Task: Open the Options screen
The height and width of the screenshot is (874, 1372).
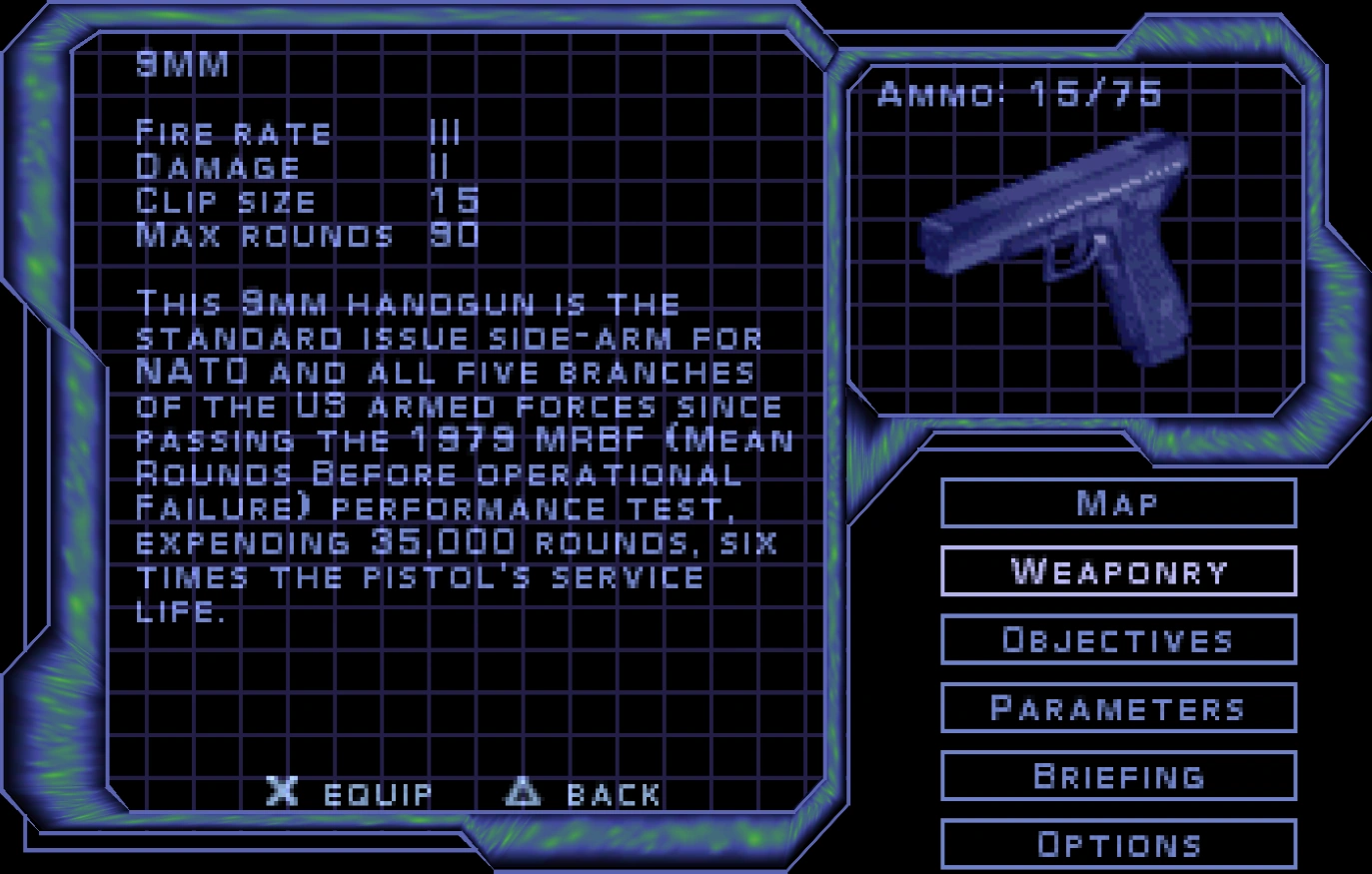Action: coord(1117,844)
